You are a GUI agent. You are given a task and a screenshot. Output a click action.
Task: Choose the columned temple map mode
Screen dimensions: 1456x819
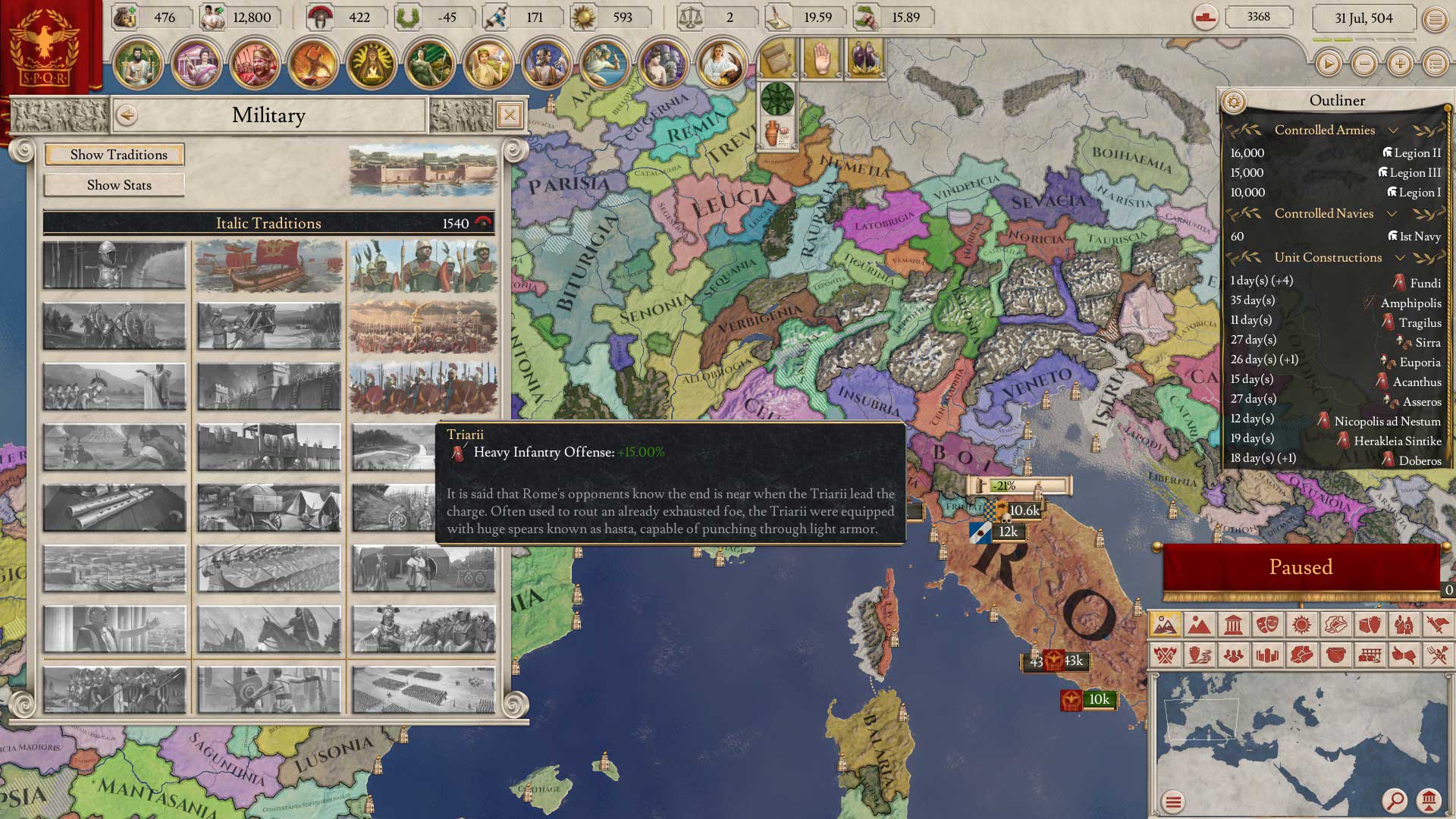point(1233,625)
